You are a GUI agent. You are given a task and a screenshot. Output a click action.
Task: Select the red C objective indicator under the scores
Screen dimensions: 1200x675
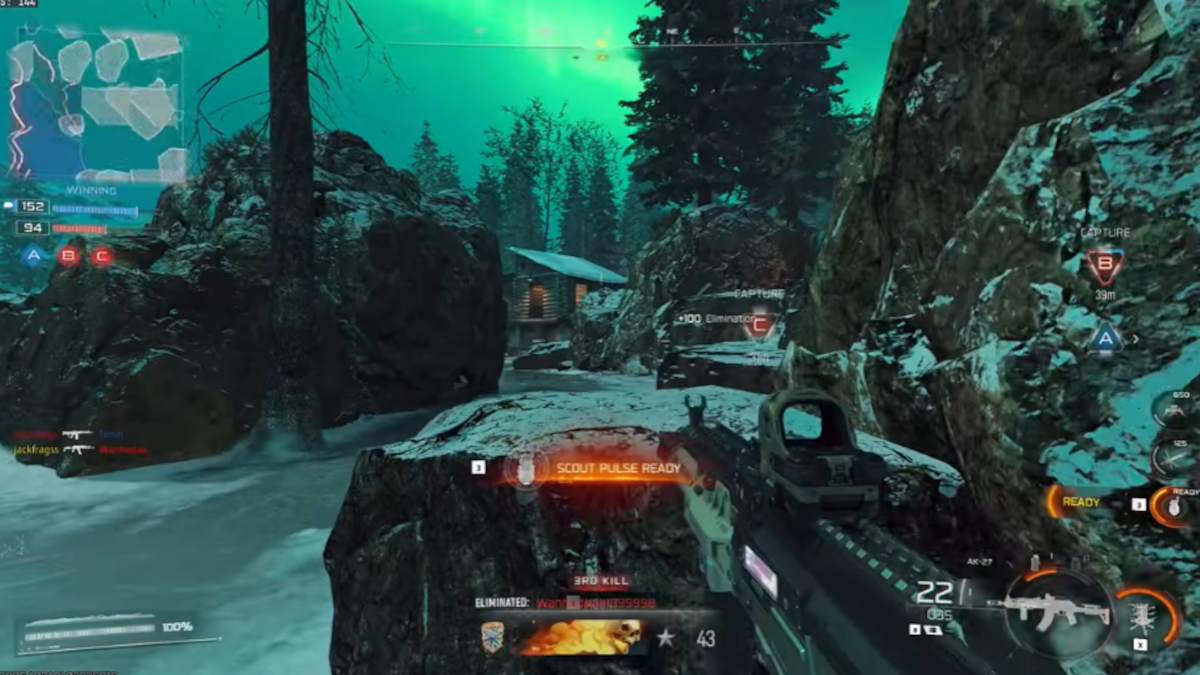tap(102, 256)
